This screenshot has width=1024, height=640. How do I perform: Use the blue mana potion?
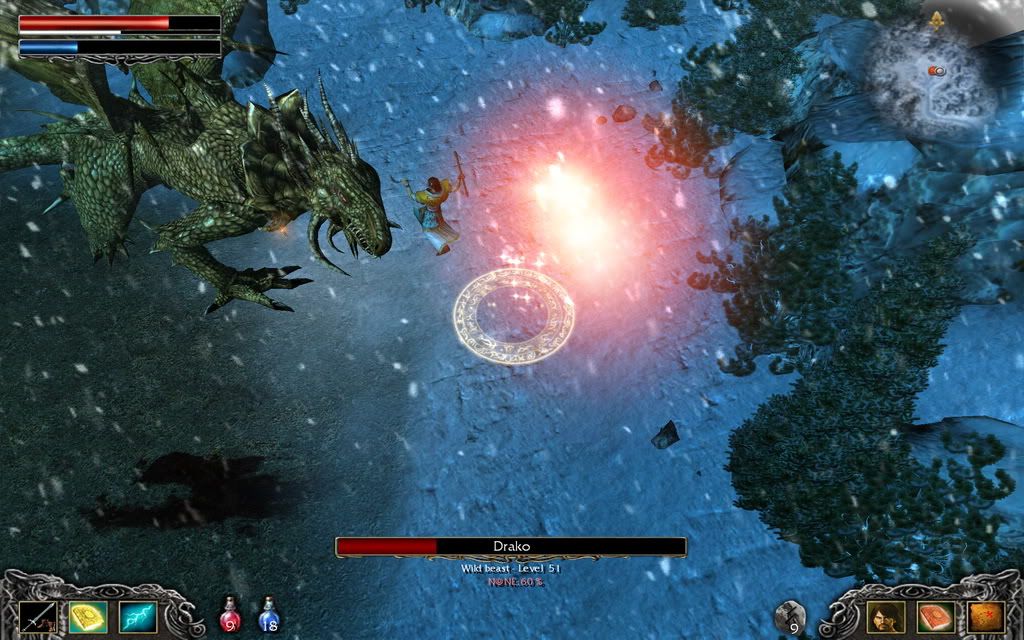tap(268, 615)
